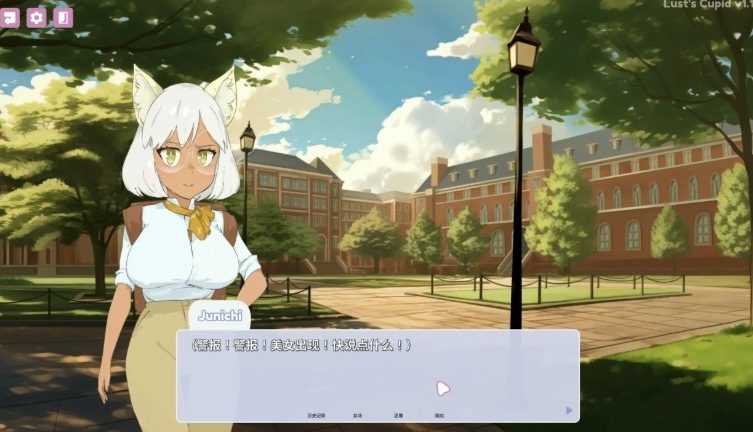Click the small blue next-line arrow
Image resolution: width=753 pixels, height=432 pixels.
(x=569, y=410)
